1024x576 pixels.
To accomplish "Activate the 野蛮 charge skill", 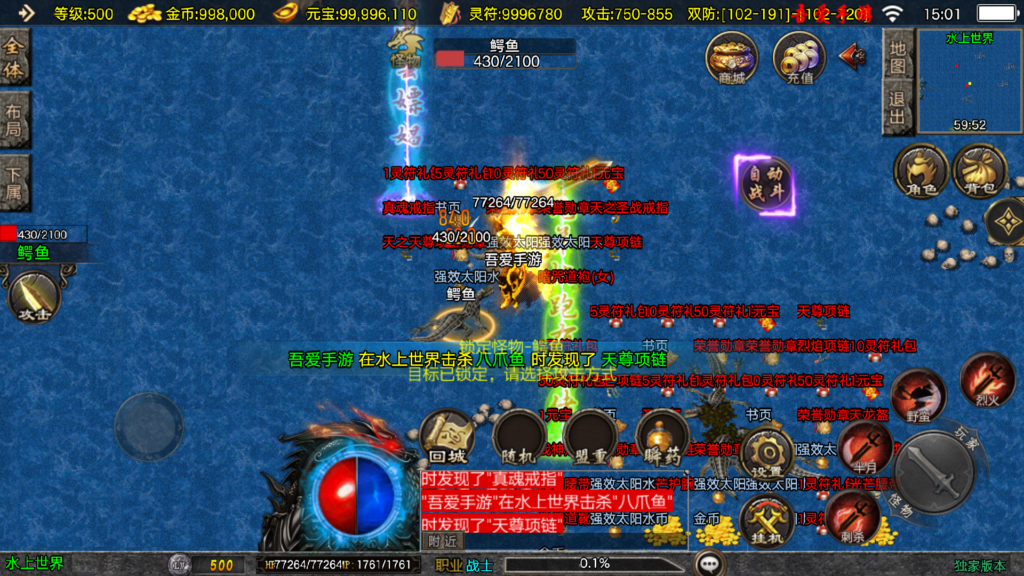I will coord(917,396).
